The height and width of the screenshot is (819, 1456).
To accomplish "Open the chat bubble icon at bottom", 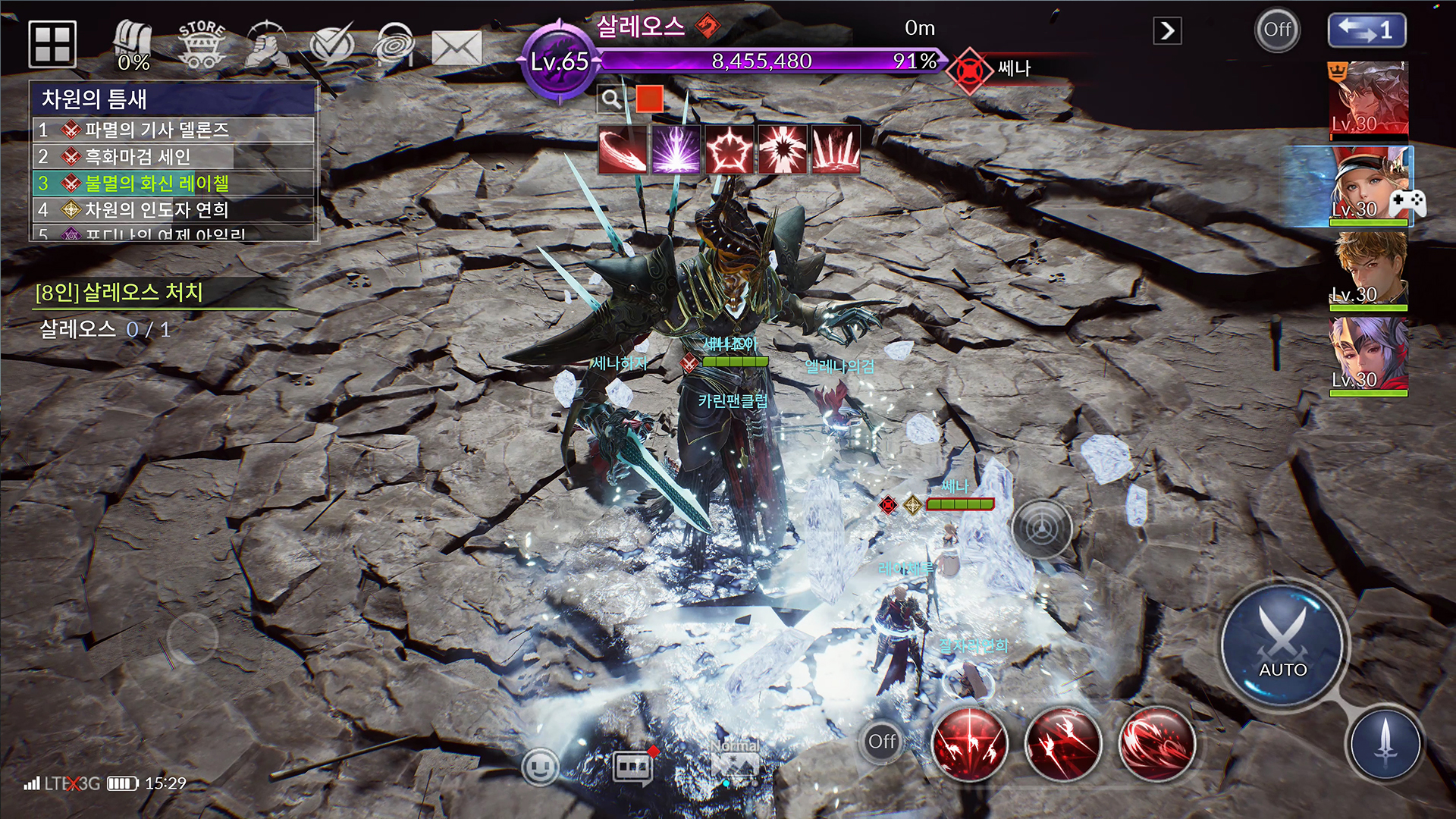I will tap(632, 767).
